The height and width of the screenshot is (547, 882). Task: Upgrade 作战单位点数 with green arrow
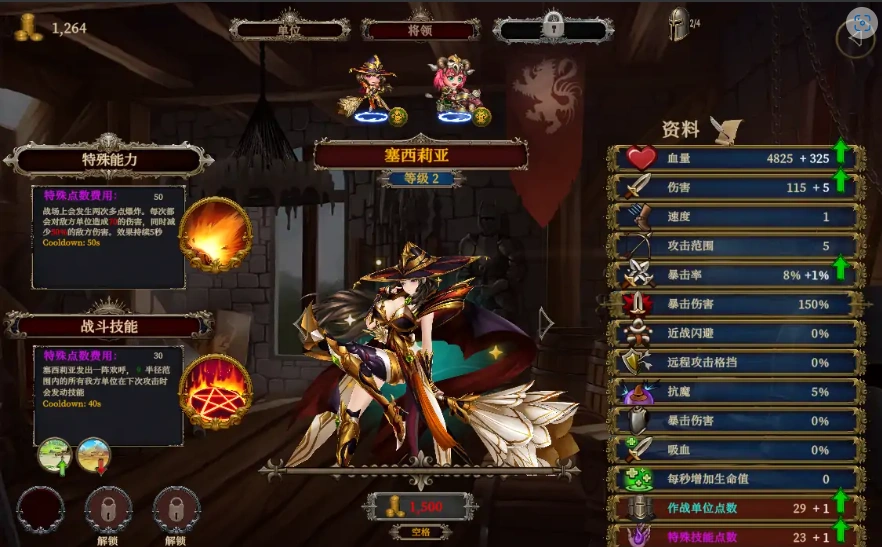[840, 503]
